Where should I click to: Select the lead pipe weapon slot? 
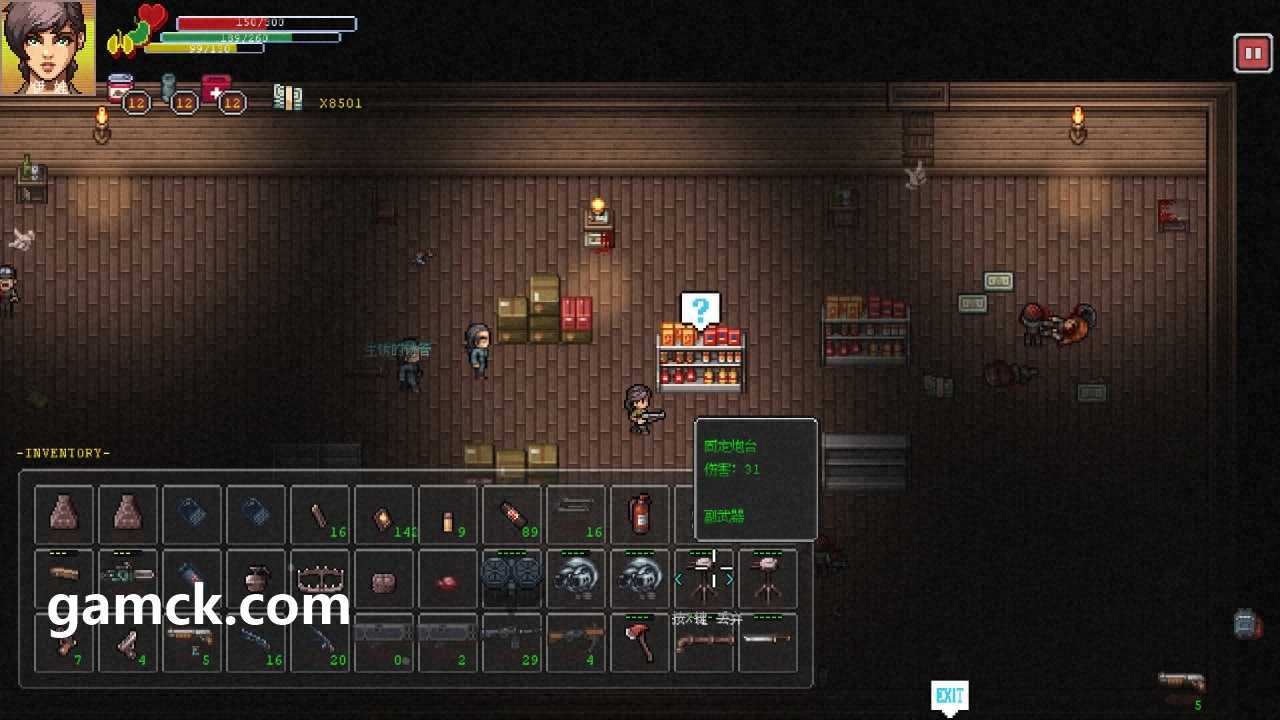tap(320, 514)
